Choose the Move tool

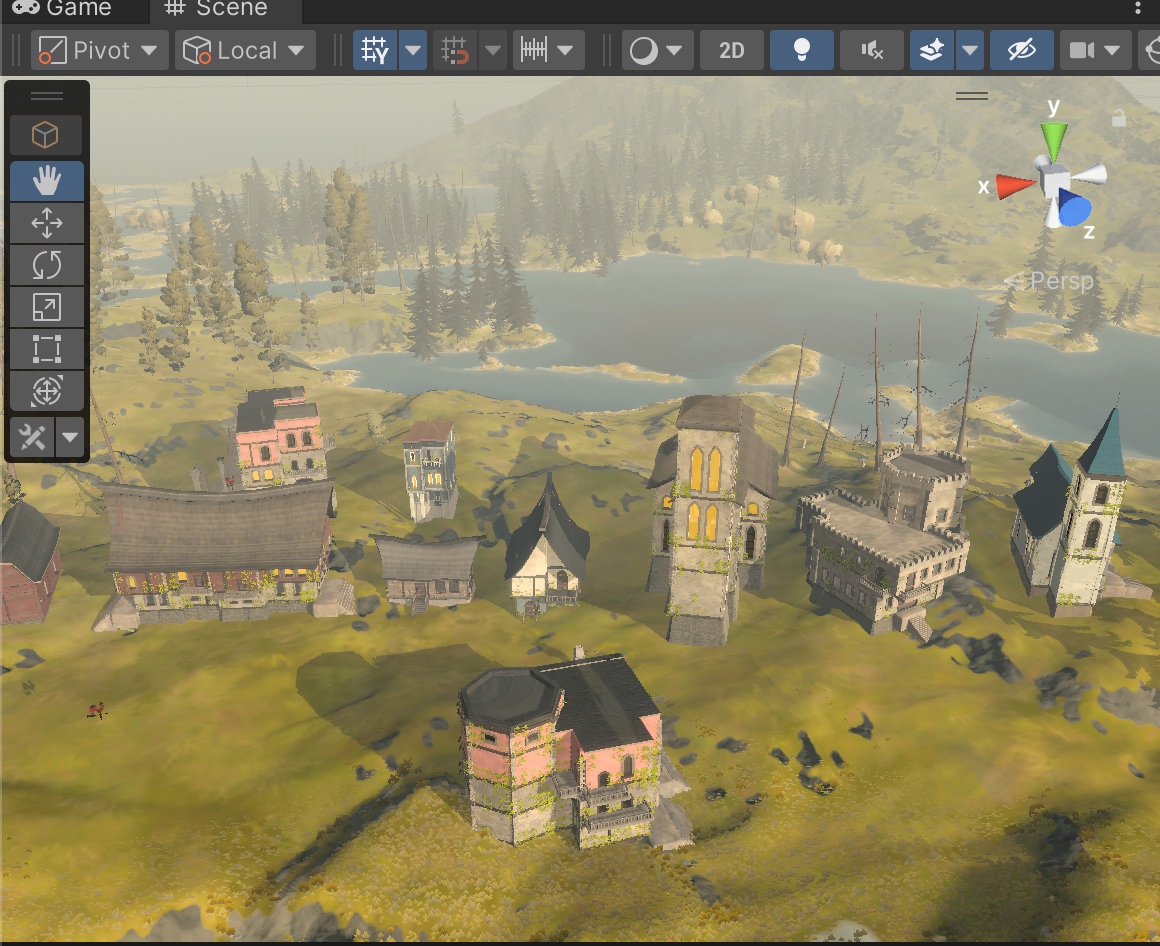point(47,223)
